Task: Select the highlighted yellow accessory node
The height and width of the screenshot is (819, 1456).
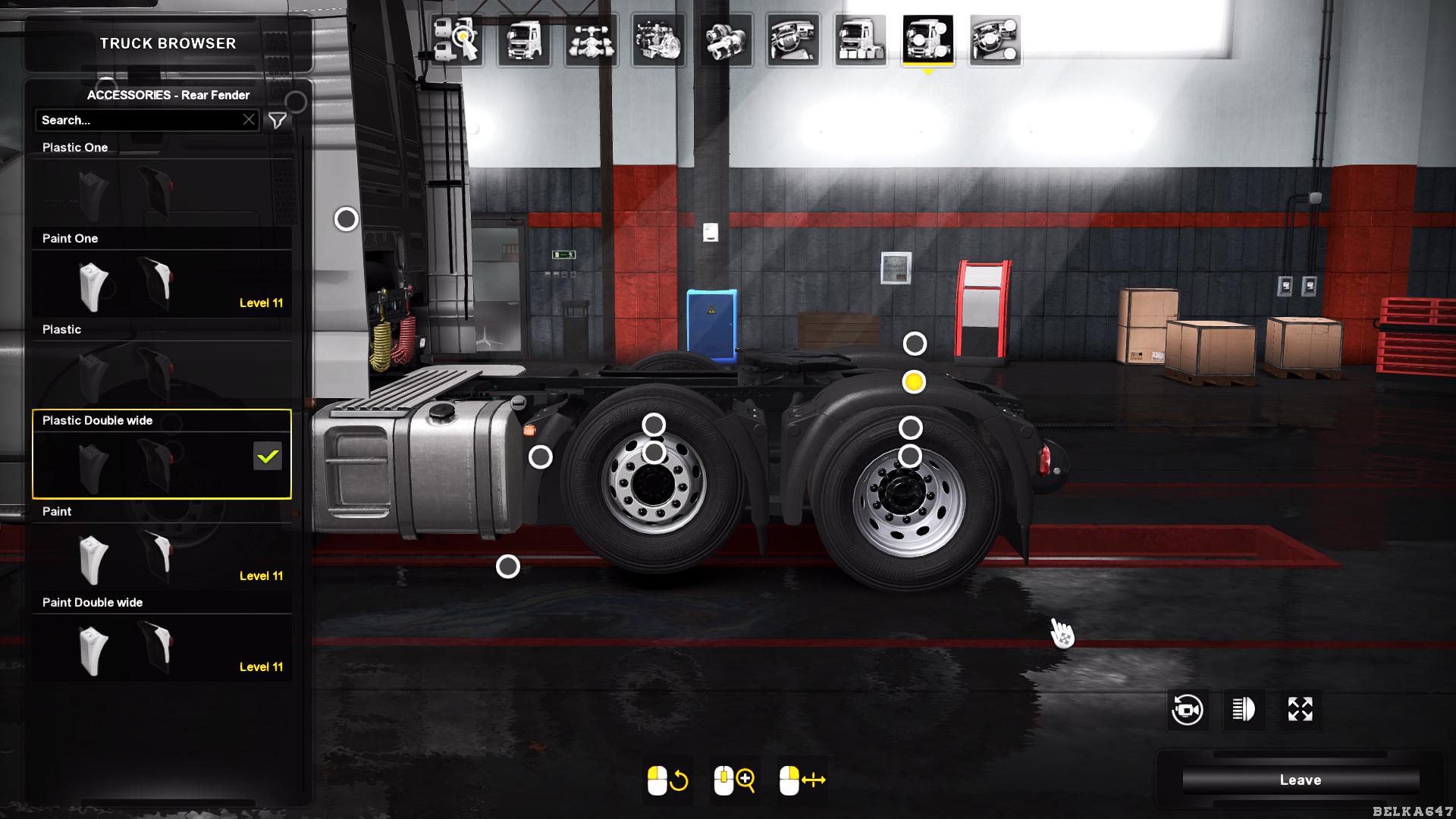Action: click(x=914, y=382)
